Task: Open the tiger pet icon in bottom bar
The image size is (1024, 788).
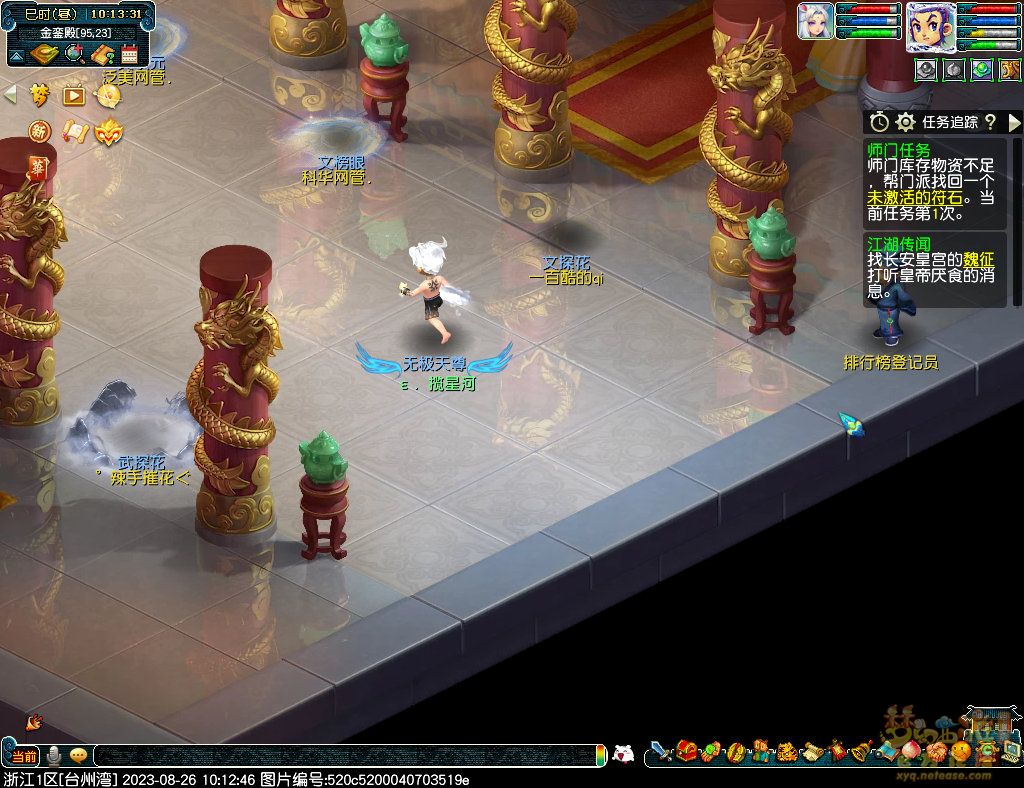Action: [x=786, y=750]
